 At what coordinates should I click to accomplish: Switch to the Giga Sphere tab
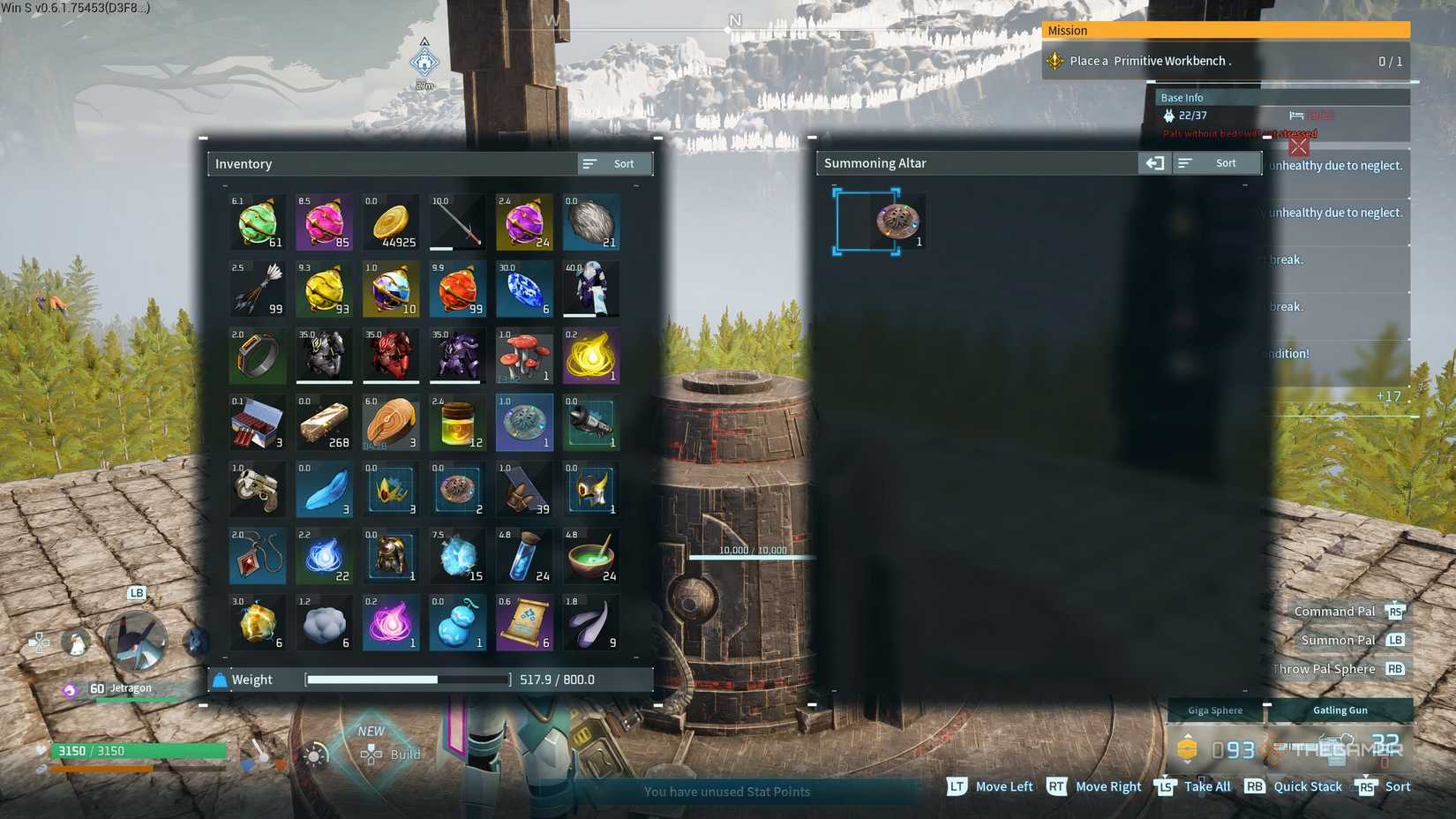1215,710
